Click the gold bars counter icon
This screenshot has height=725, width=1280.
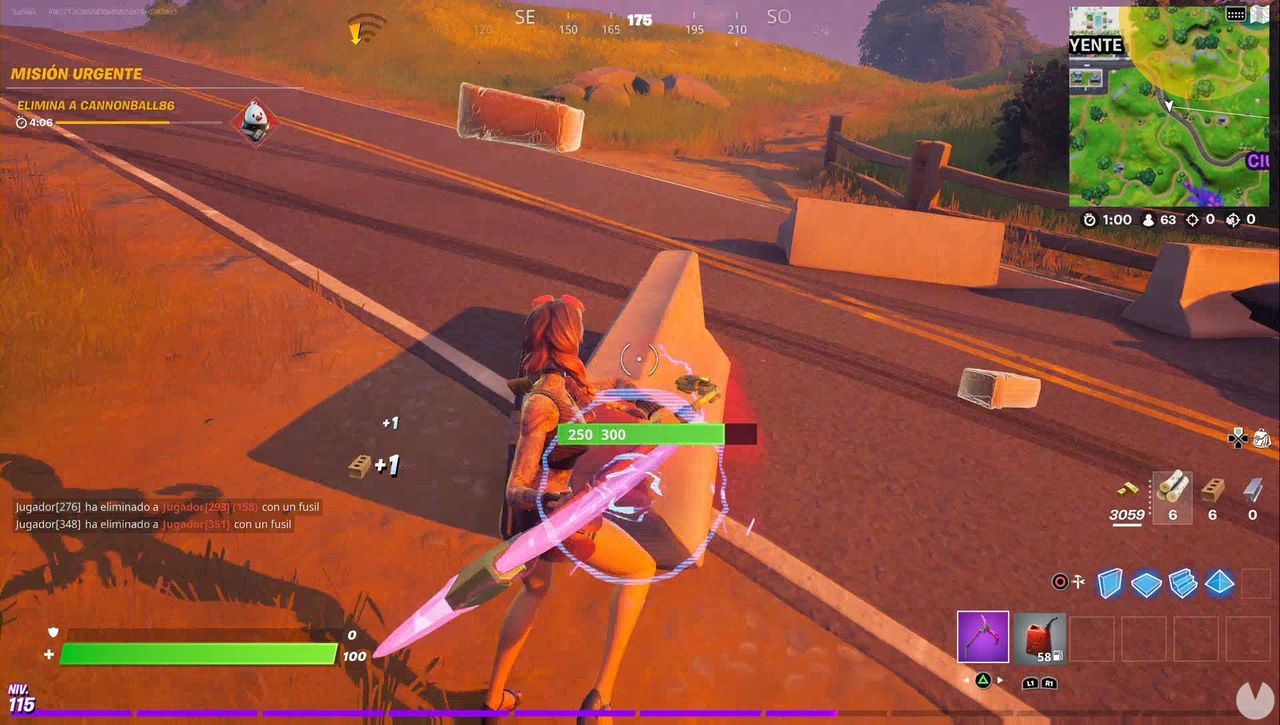[1126, 490]
